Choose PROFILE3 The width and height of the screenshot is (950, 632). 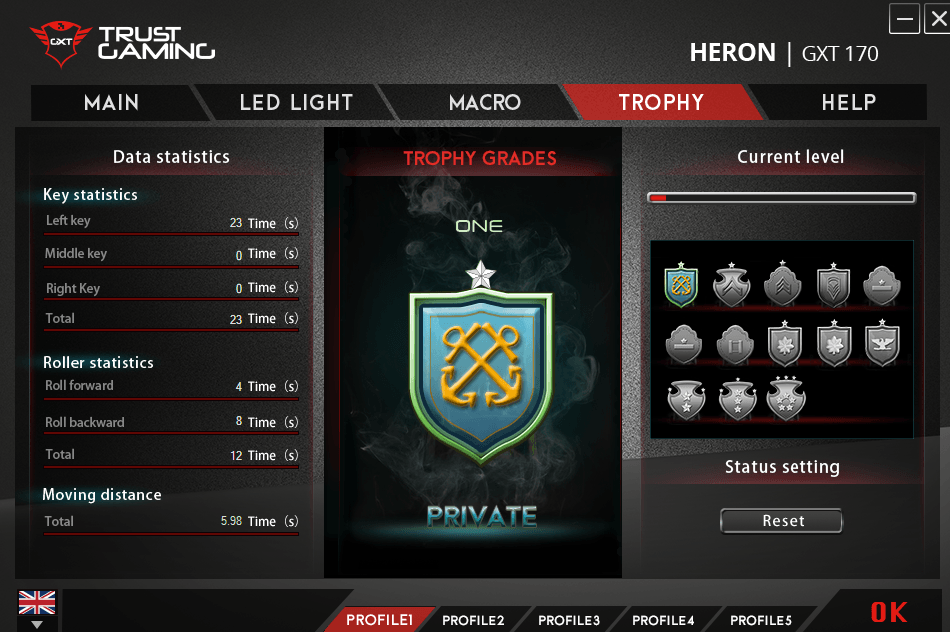569,620
